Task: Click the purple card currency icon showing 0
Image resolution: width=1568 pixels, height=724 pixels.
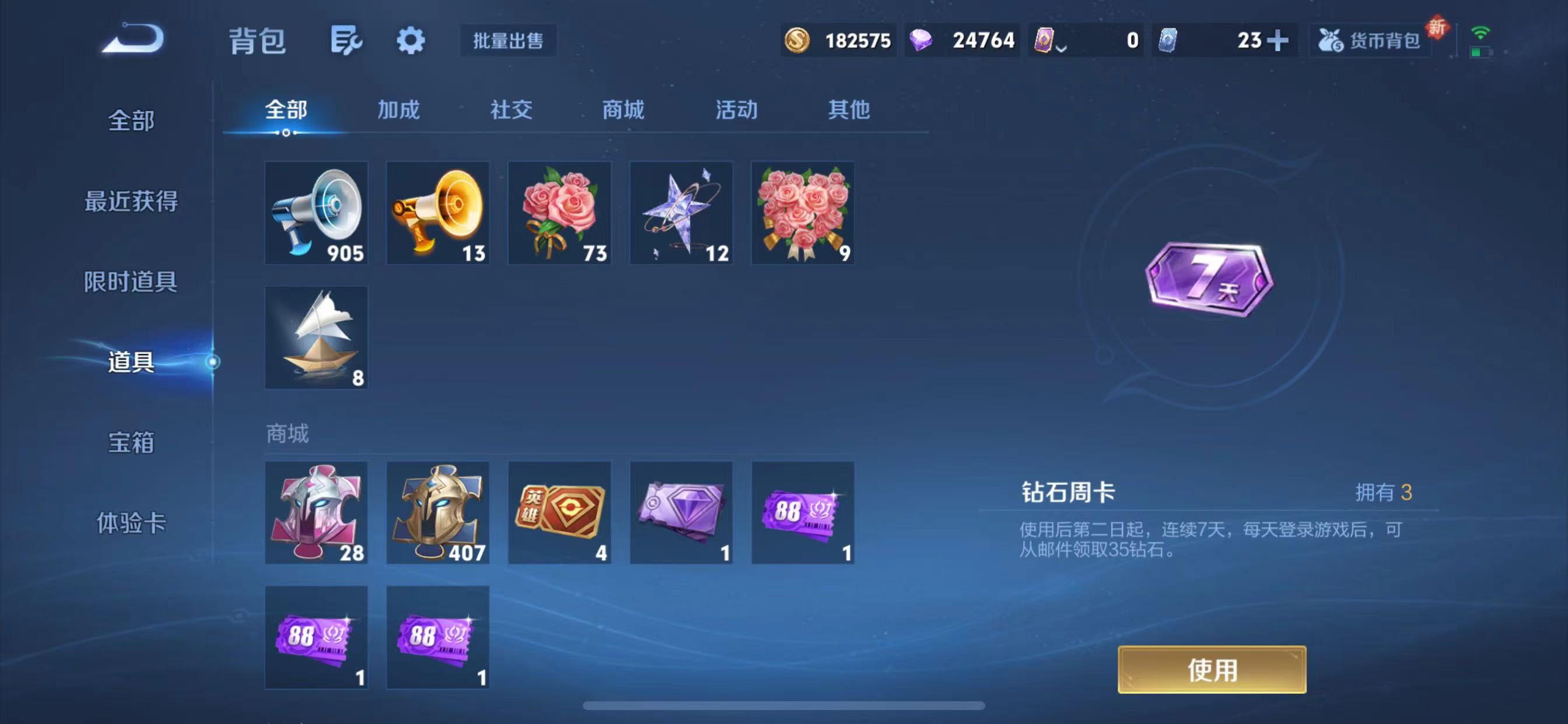Action: [x=1045, y=40]
